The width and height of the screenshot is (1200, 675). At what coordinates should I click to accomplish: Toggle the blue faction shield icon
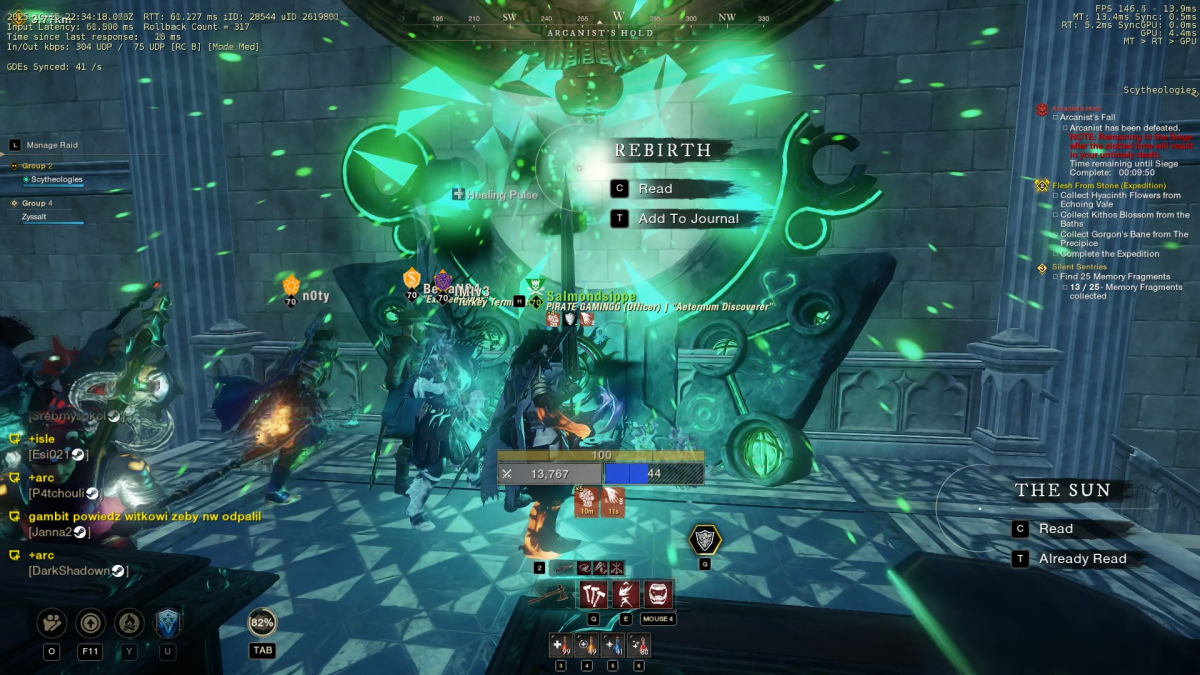pos(167,623)
